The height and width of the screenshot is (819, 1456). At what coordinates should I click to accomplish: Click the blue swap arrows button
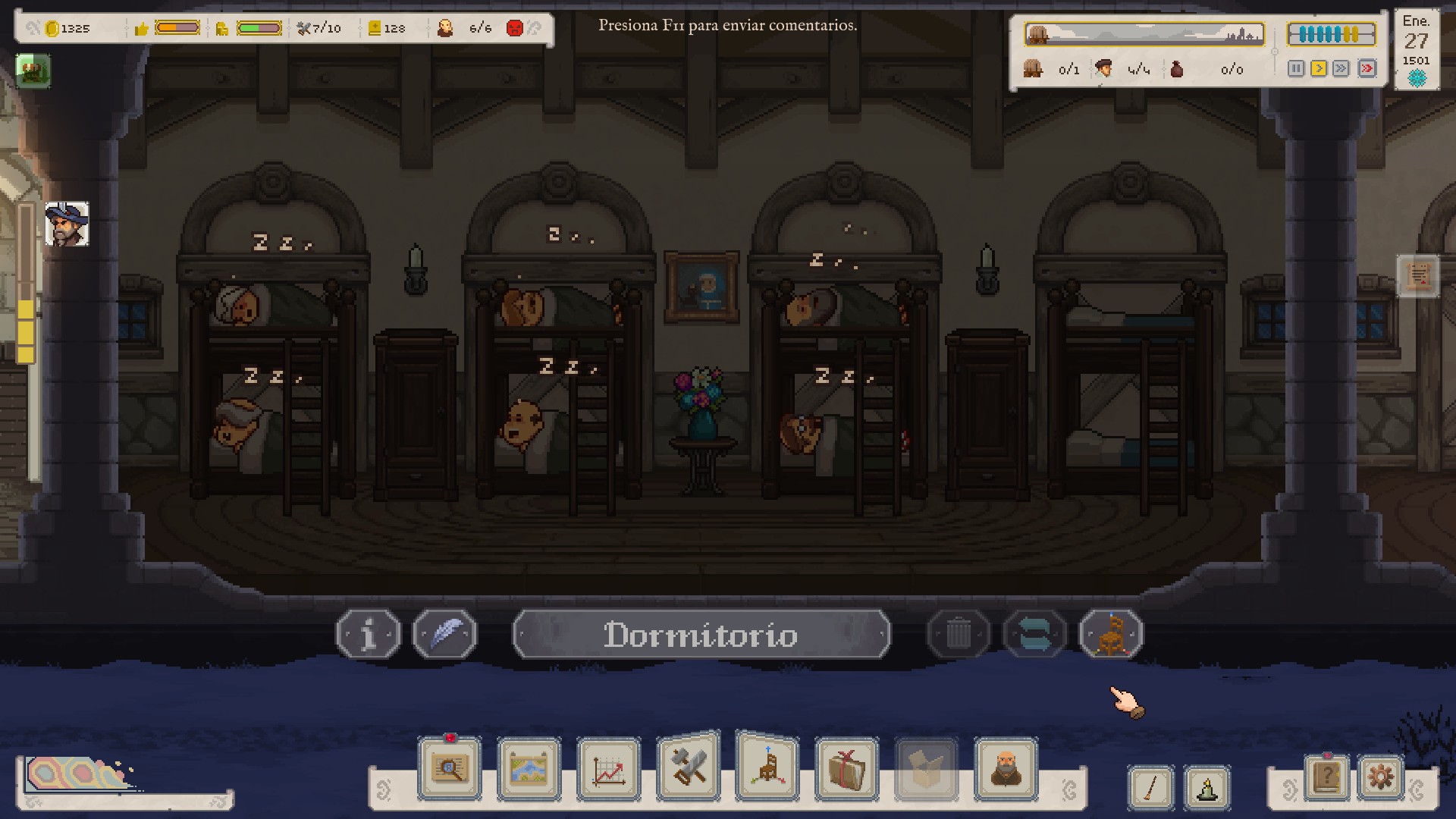coord(1035,634)
